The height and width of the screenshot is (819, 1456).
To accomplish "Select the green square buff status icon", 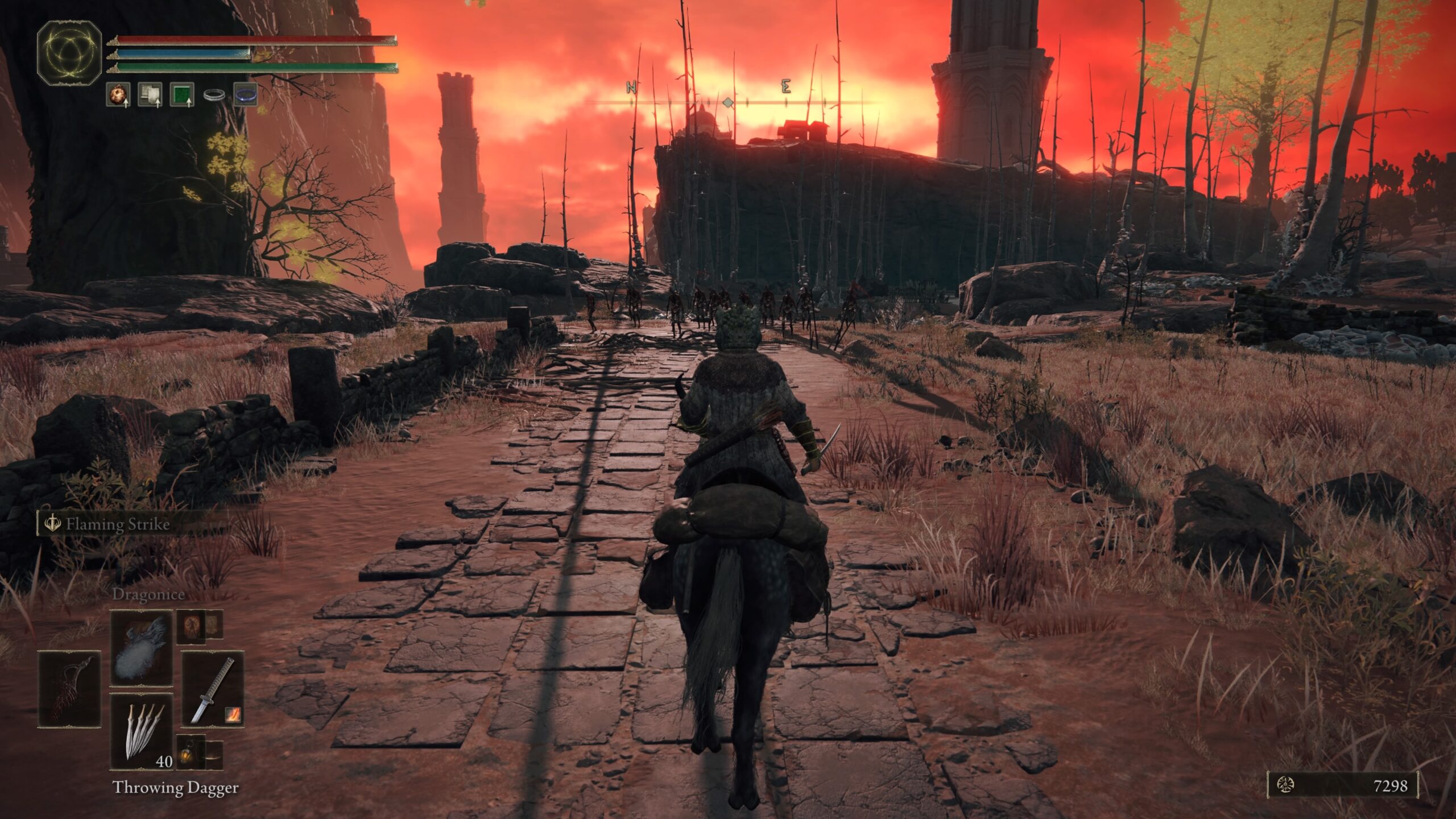I will [182, 94].
